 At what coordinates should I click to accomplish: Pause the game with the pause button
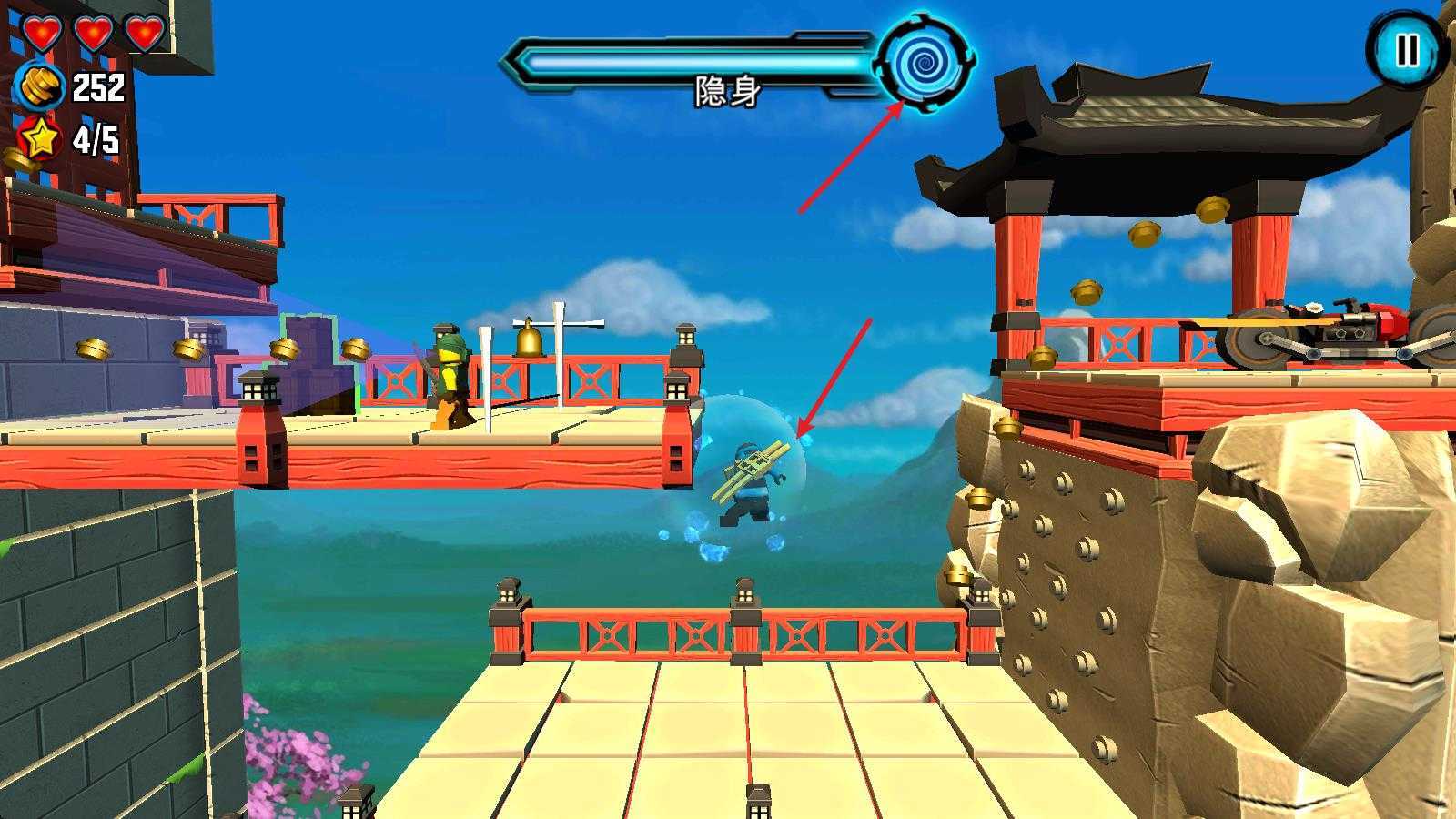1406,51
